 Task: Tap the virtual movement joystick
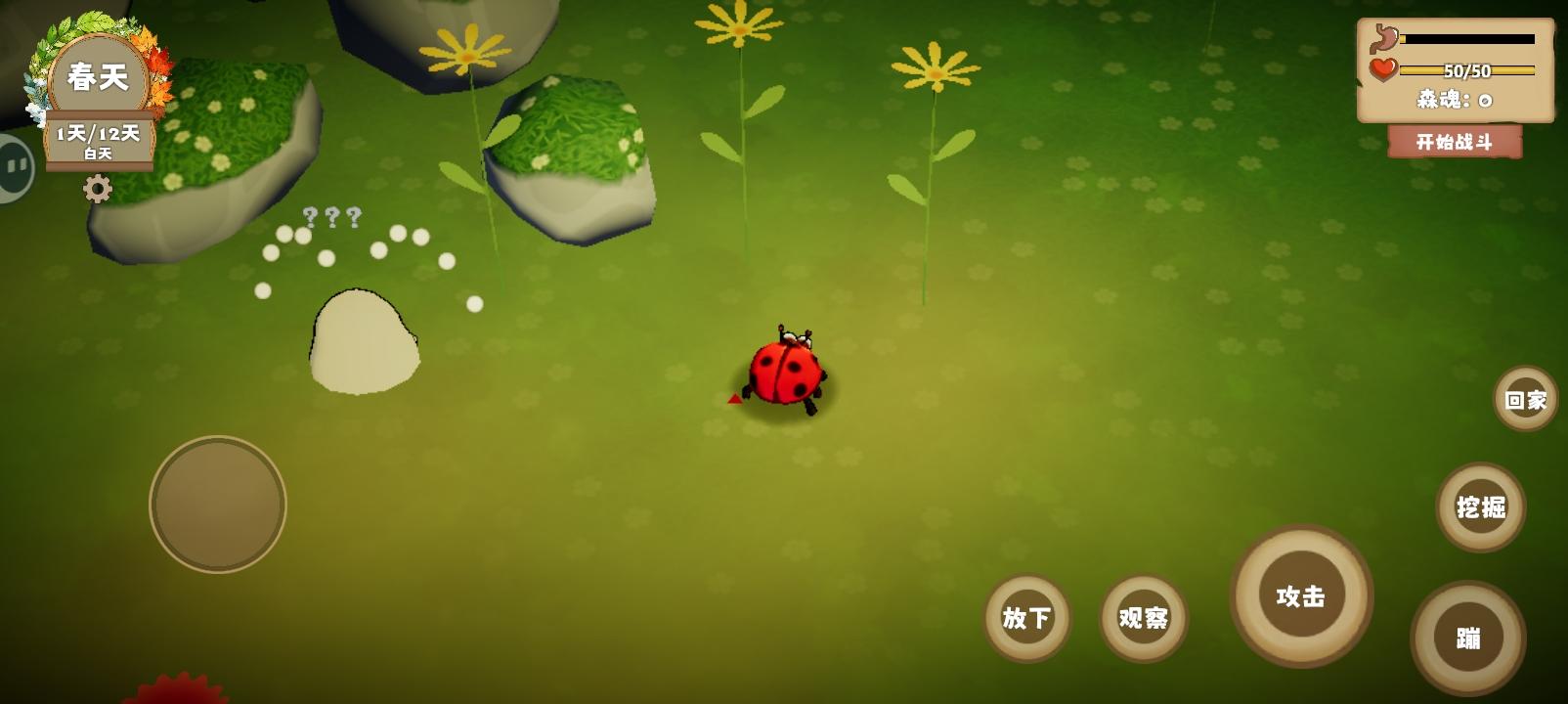tap(217, 505)
